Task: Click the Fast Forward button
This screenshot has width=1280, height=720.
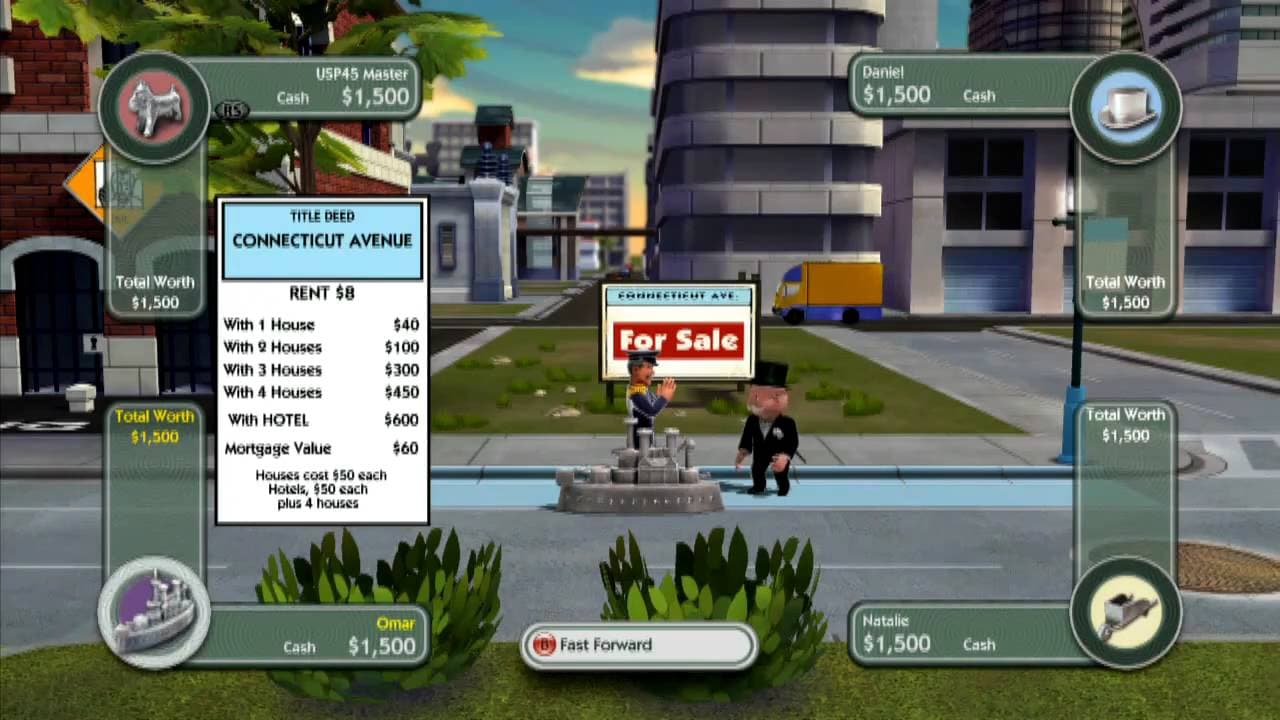Action: [640, 646]
